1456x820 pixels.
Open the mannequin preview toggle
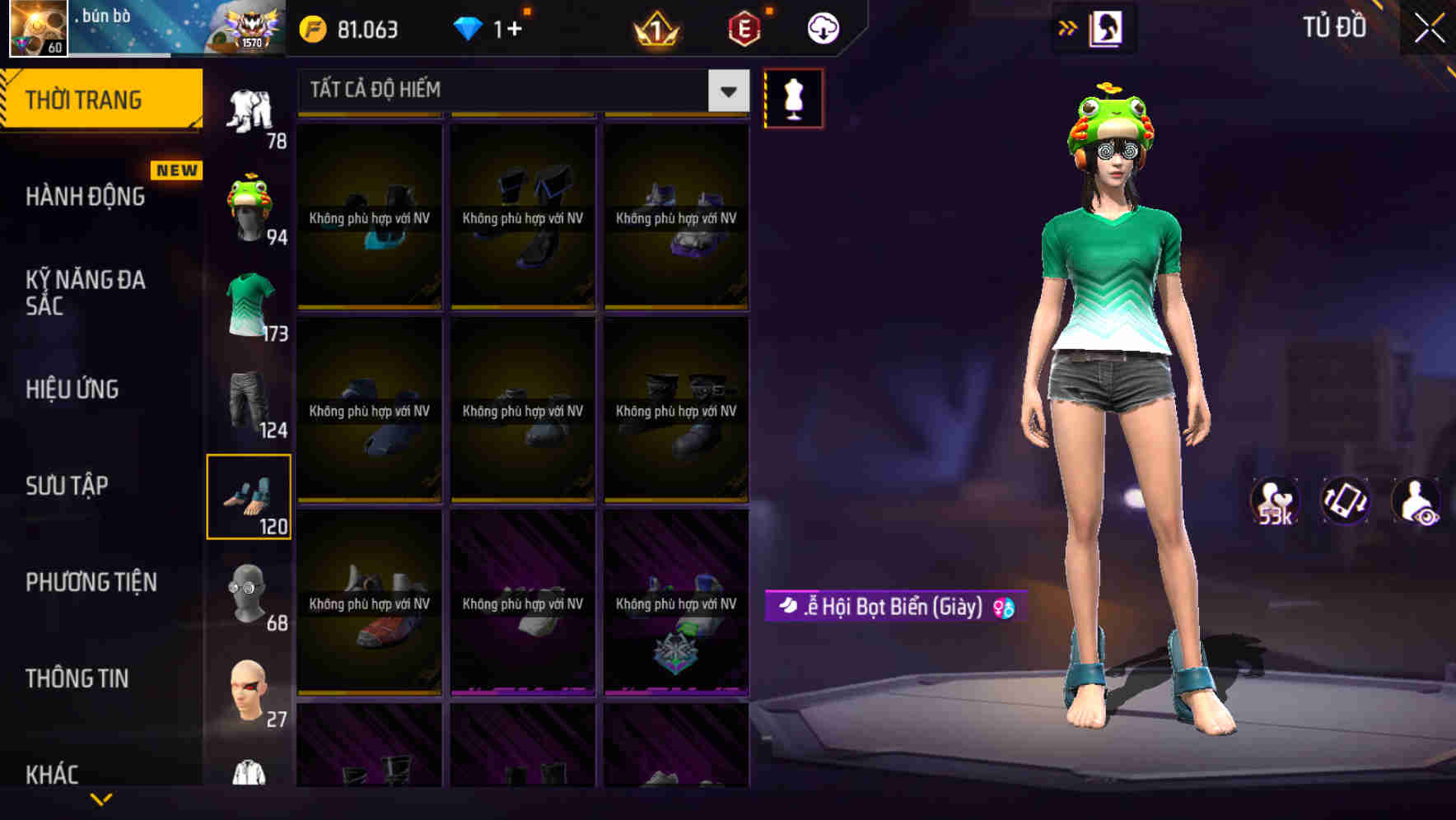click(x=793, y=98)
